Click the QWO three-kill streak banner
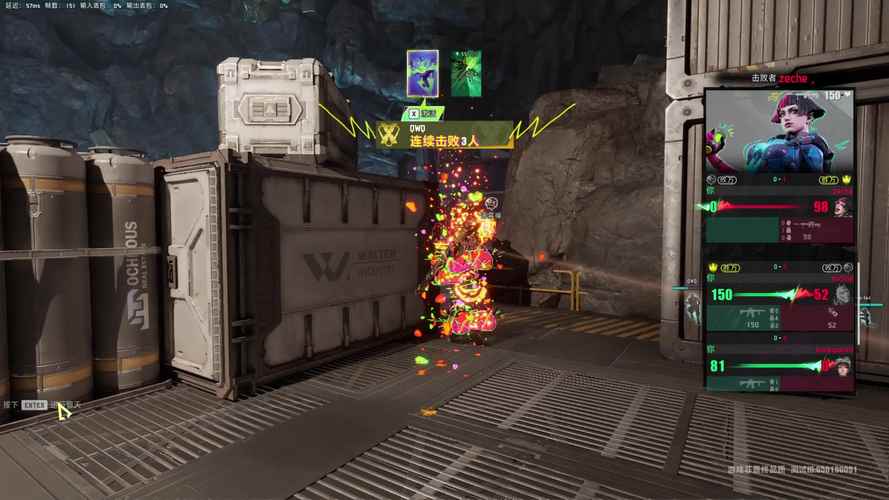The width and height of the screenshot is (889, 500). click(444, 135)
